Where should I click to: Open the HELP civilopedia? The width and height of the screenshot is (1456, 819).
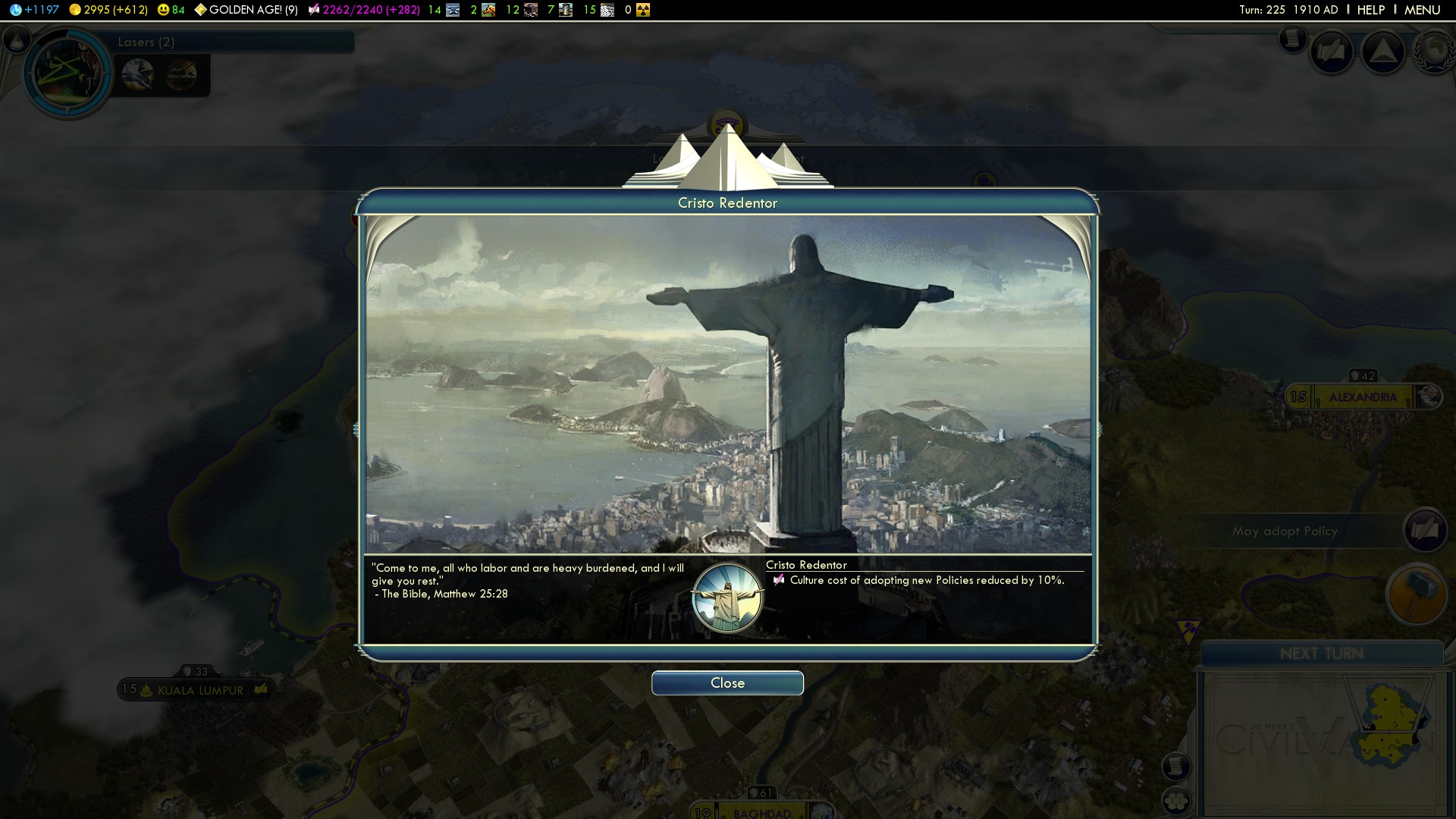point(1370,10)
